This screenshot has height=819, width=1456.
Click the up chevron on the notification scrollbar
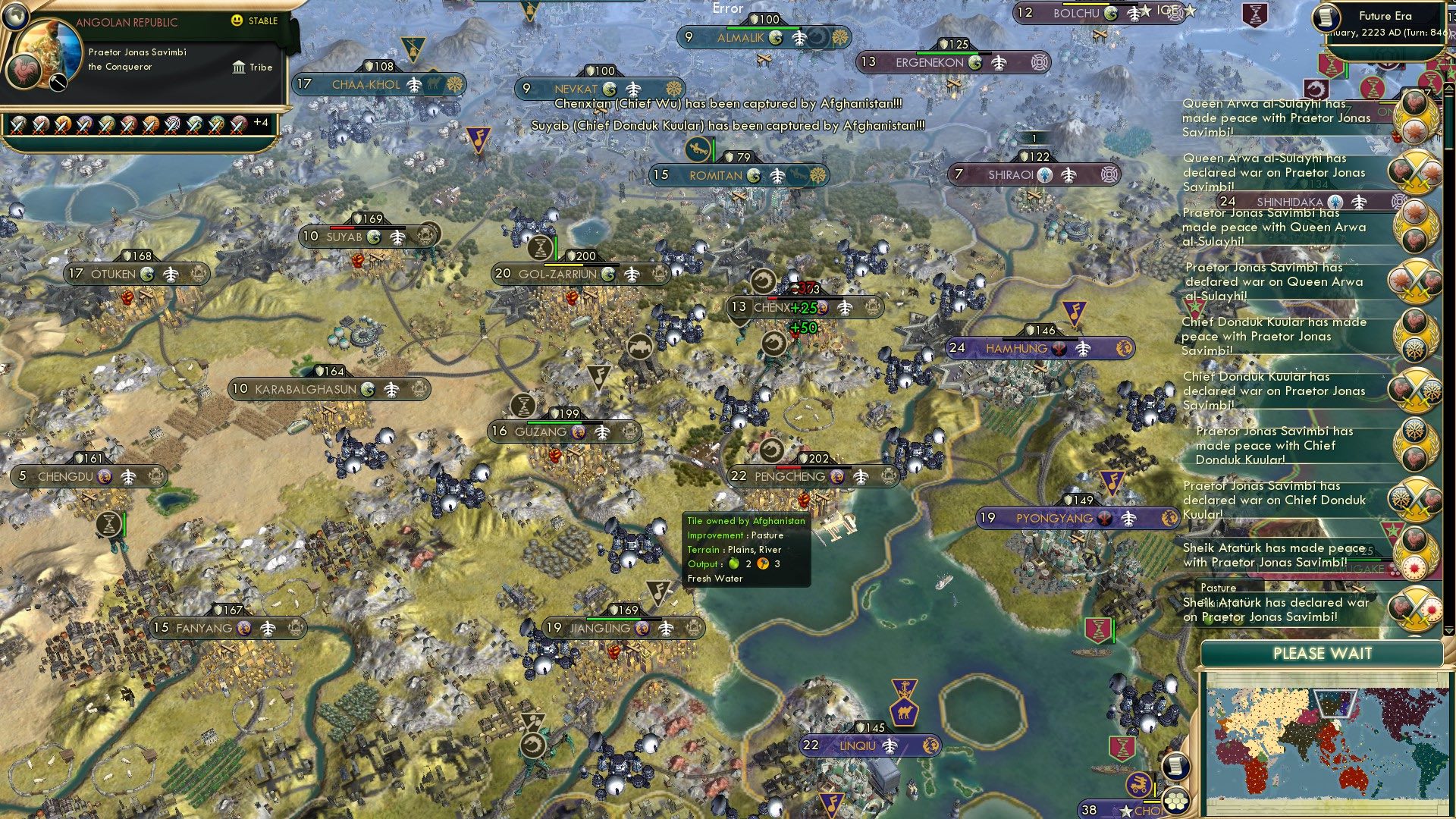coord(1449,88)
